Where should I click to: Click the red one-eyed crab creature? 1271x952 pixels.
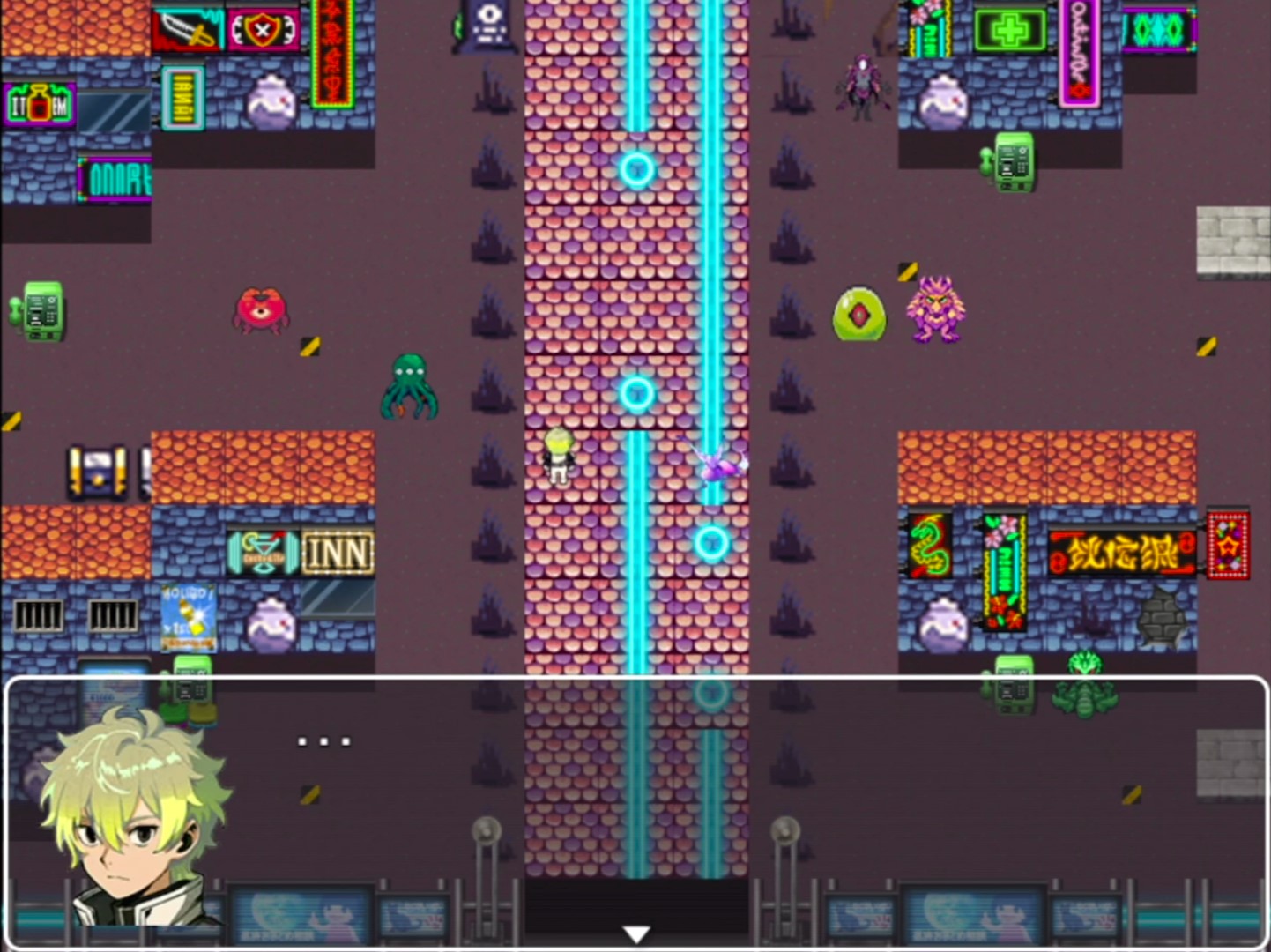click(260, 310)
